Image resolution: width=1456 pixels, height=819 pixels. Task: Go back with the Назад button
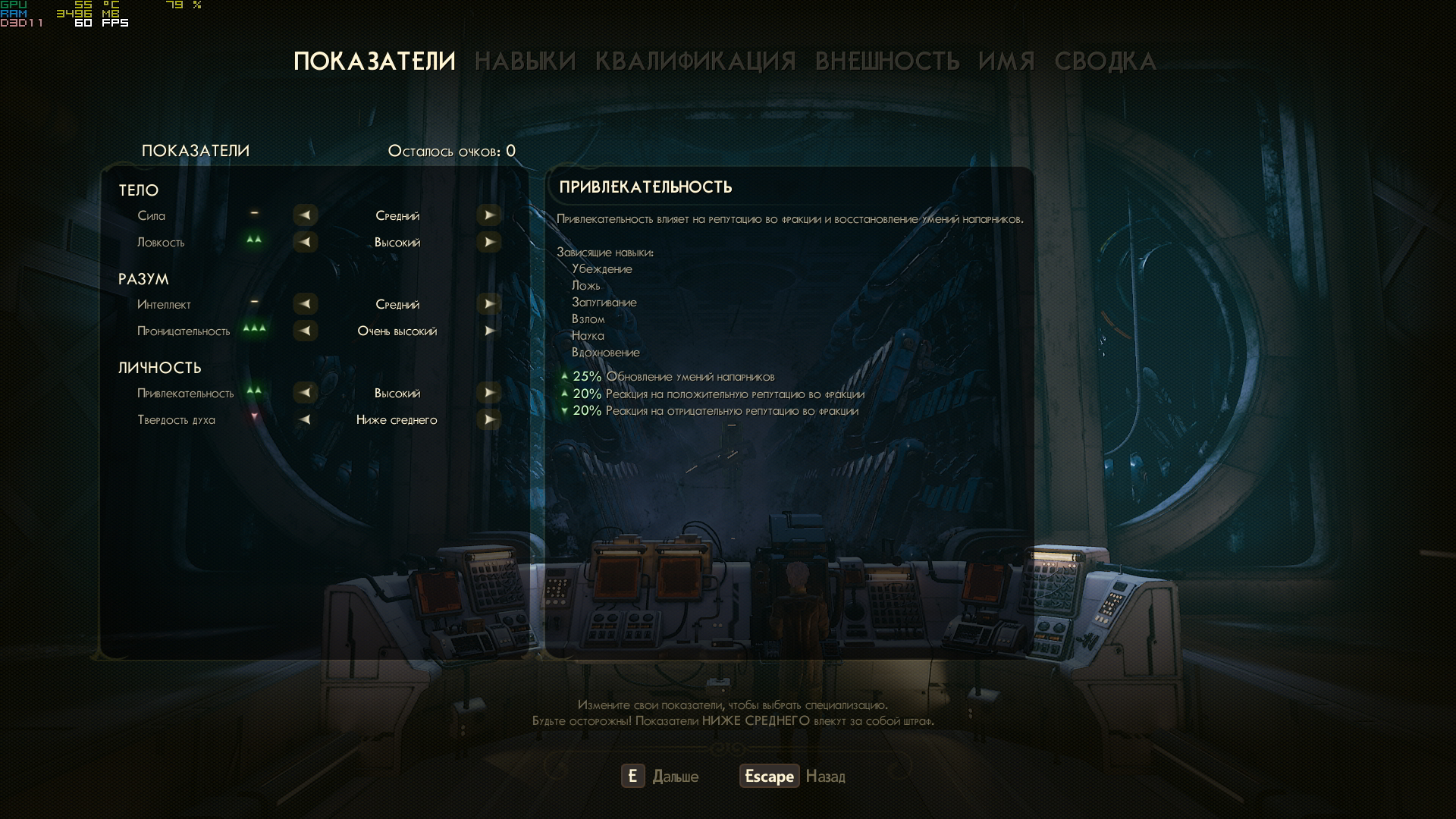pyautogui.click(x=792, y=777)
